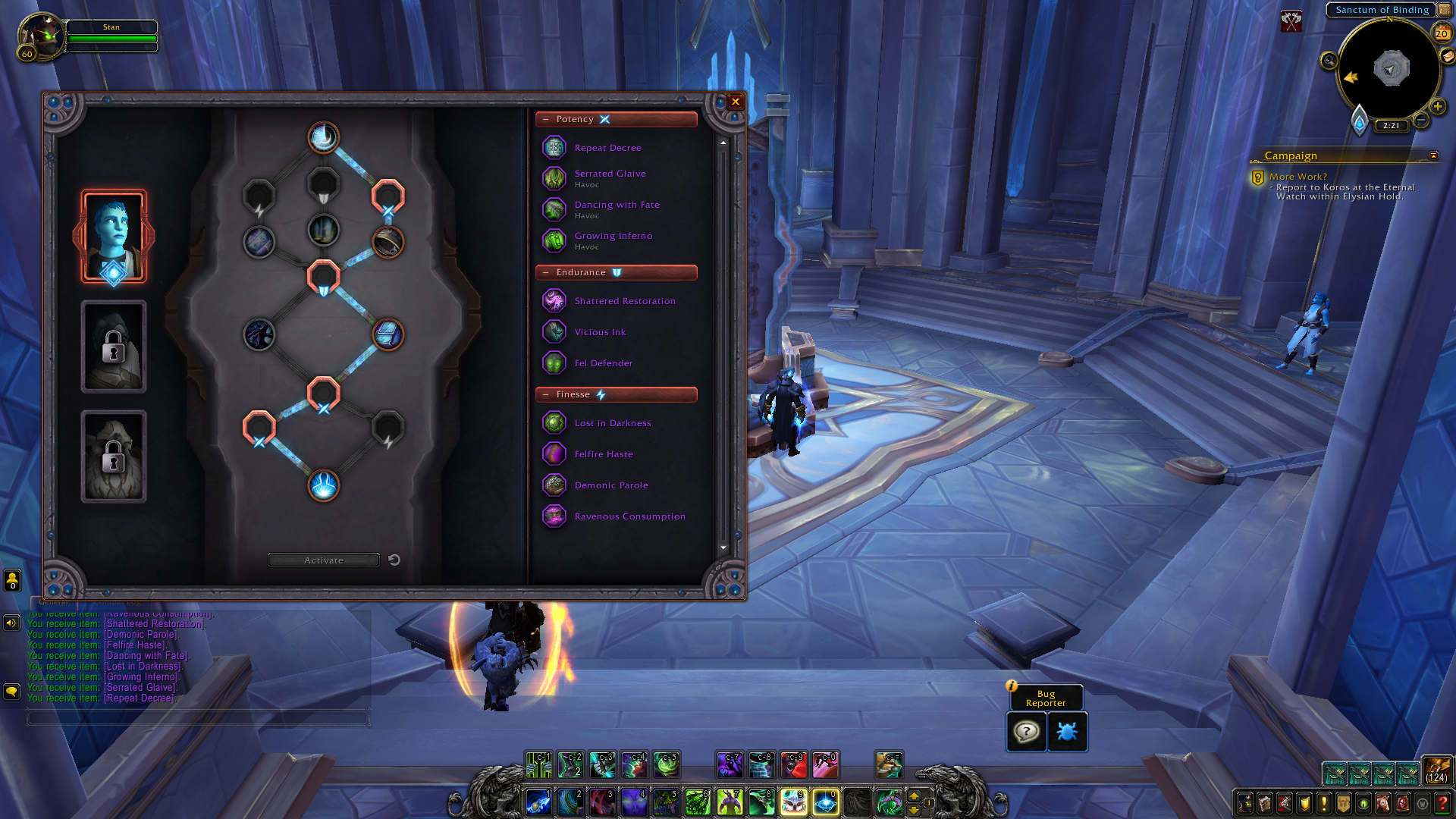Reset the soulbind tree with the undo arrow

tap(394, 560)
